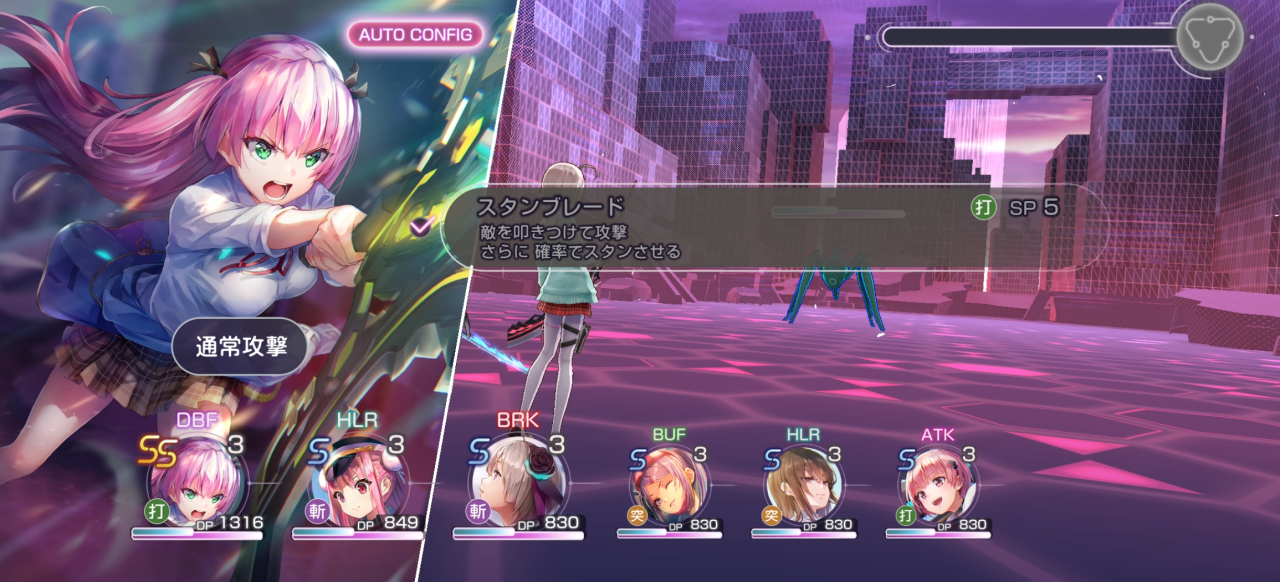Tap the round triangle emblem icon

click(x=1209, y=37)
